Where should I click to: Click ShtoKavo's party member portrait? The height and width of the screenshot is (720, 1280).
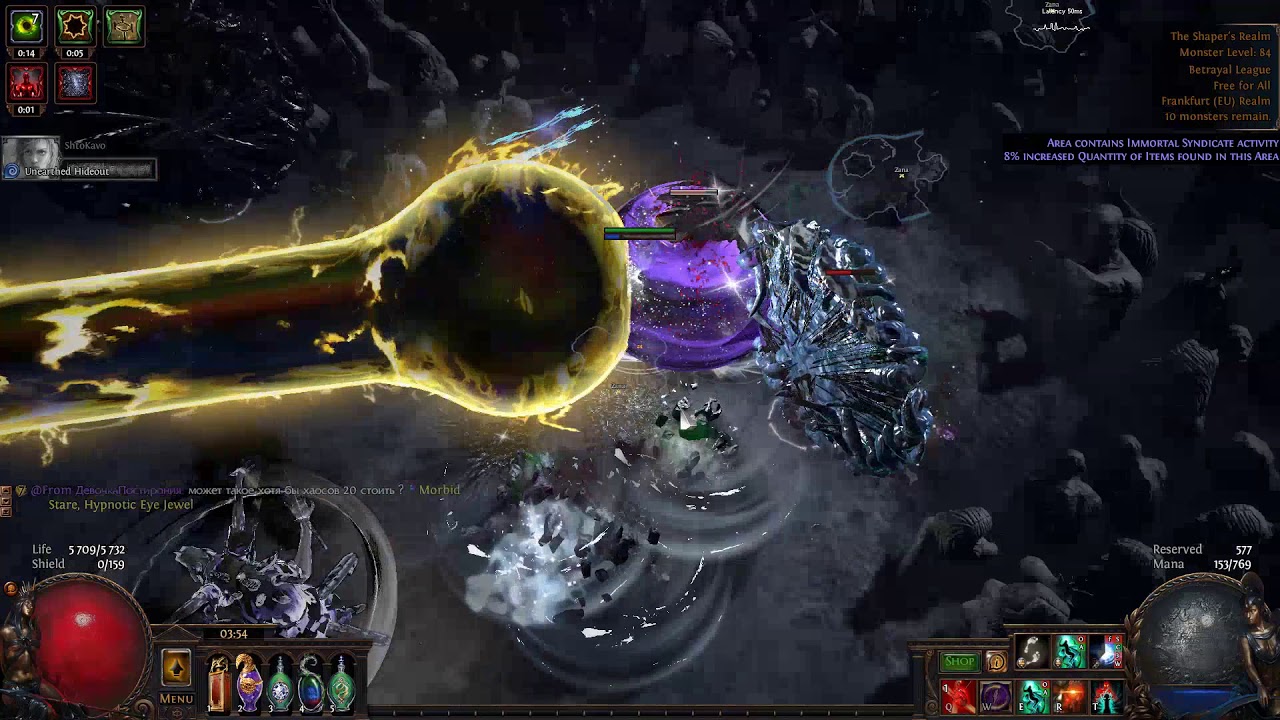[31, 151]
